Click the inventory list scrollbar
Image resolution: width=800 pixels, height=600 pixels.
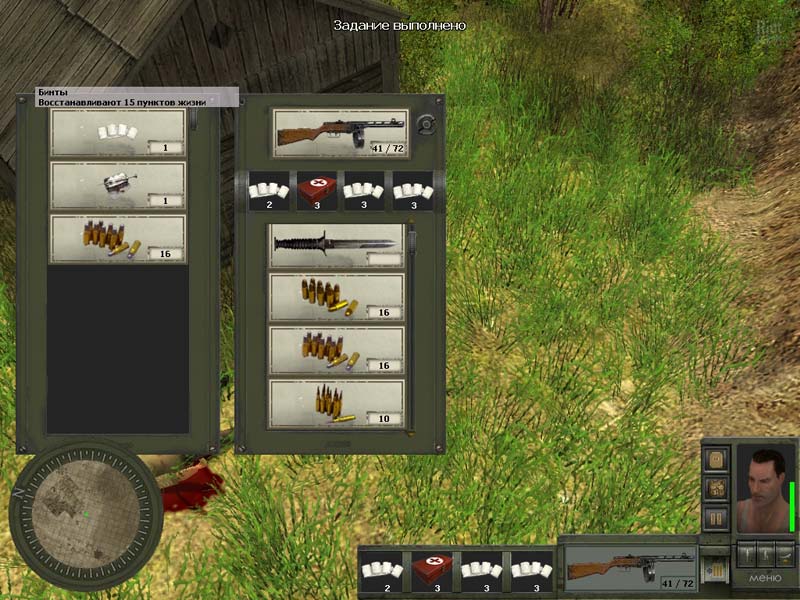tap(411, 330)
